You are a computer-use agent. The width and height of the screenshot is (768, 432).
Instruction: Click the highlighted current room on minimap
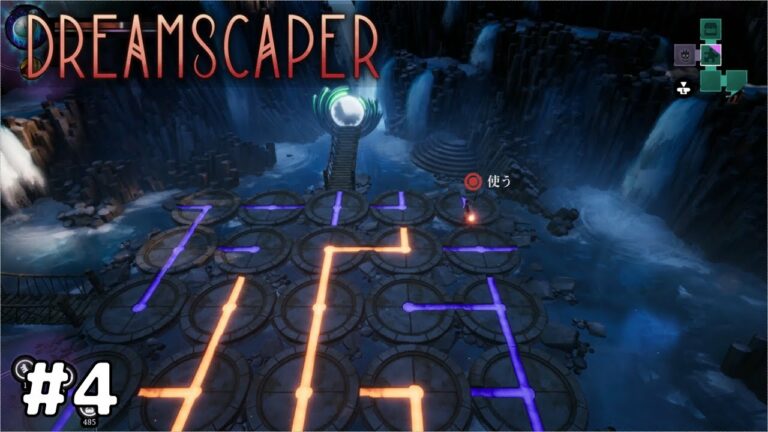(711, 54)
